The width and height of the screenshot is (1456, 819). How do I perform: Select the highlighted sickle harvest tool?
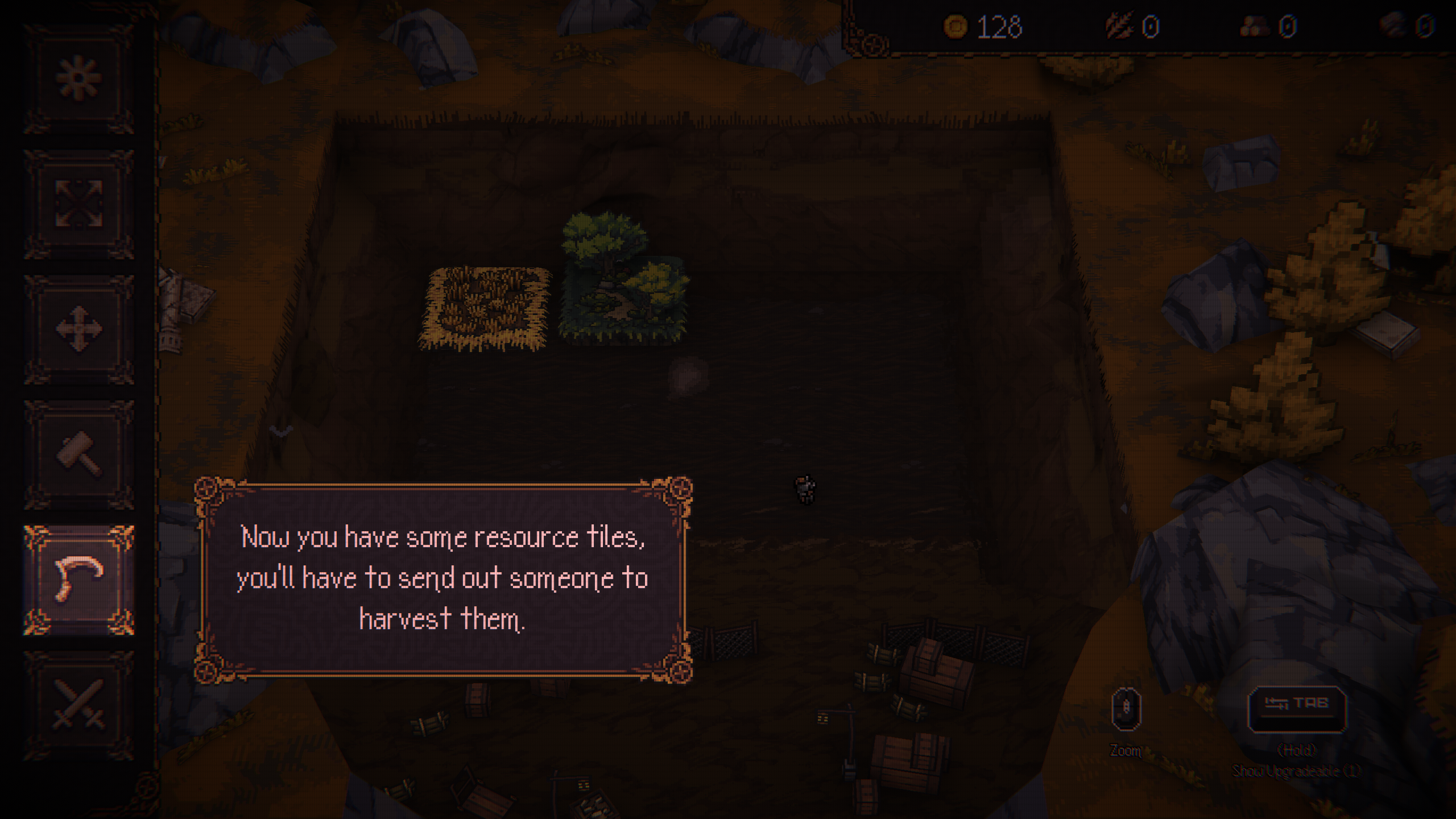coord(78,579)
